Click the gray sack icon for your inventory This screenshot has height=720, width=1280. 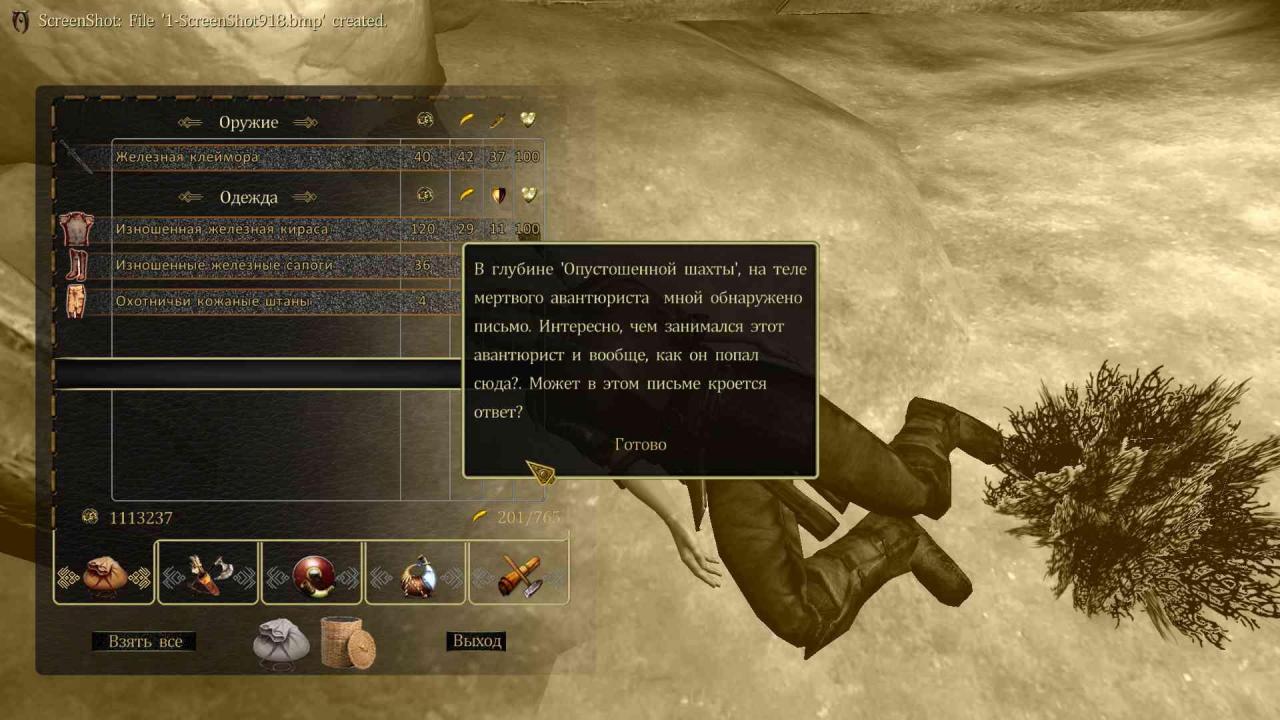280,643
